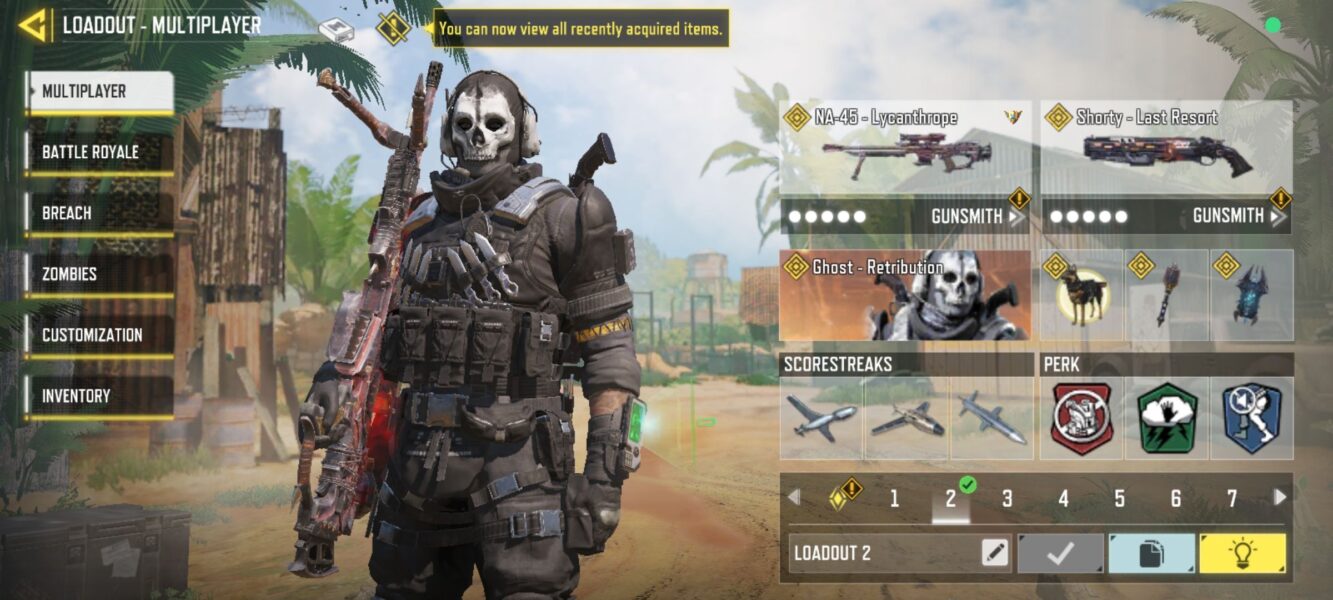Change the Ghost Retribution operator

point(905,295)
